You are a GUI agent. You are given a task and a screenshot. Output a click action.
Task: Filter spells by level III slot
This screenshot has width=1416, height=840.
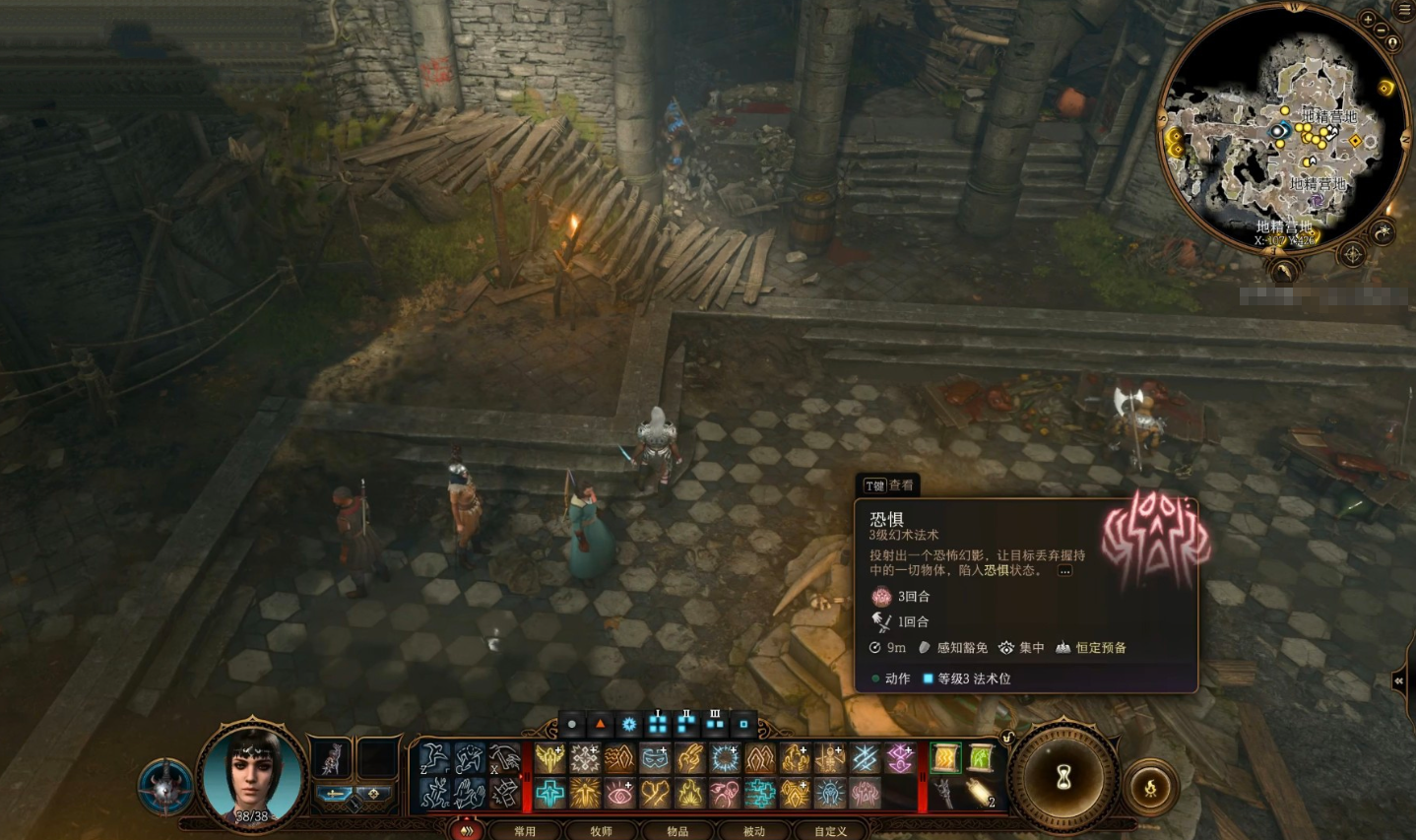715,724
